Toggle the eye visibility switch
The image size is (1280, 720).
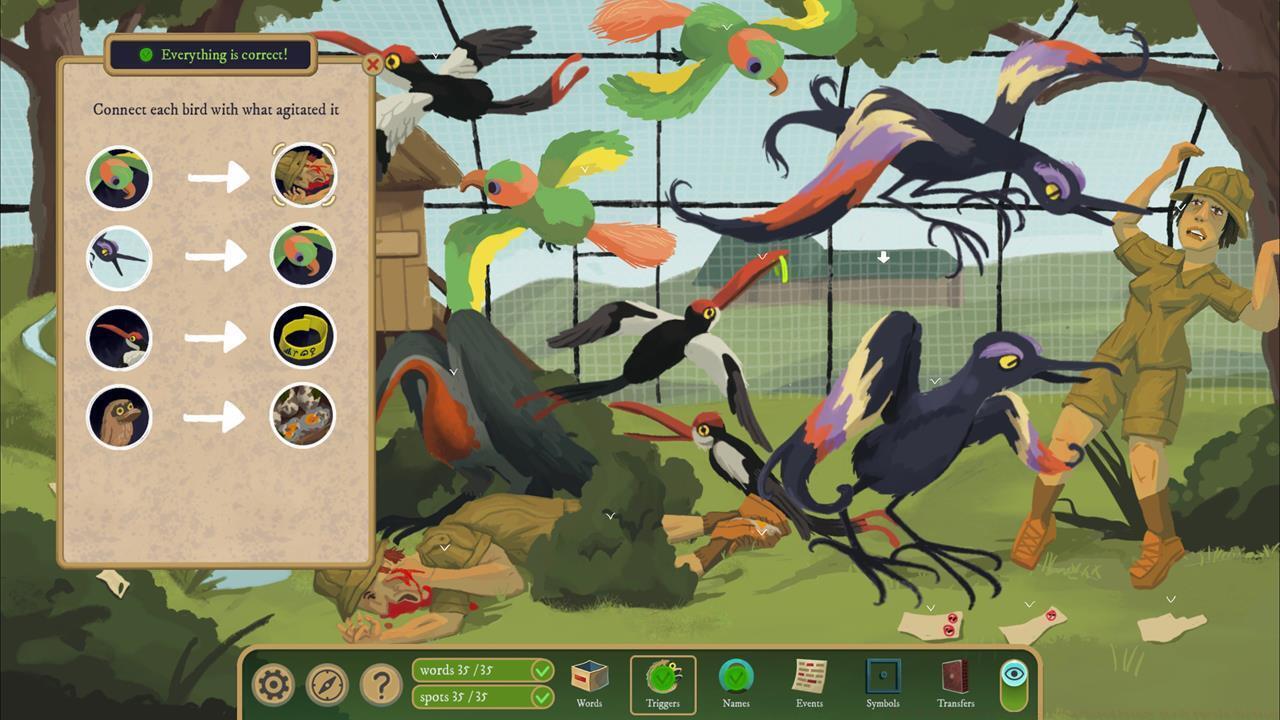[x=1014, y=684]
